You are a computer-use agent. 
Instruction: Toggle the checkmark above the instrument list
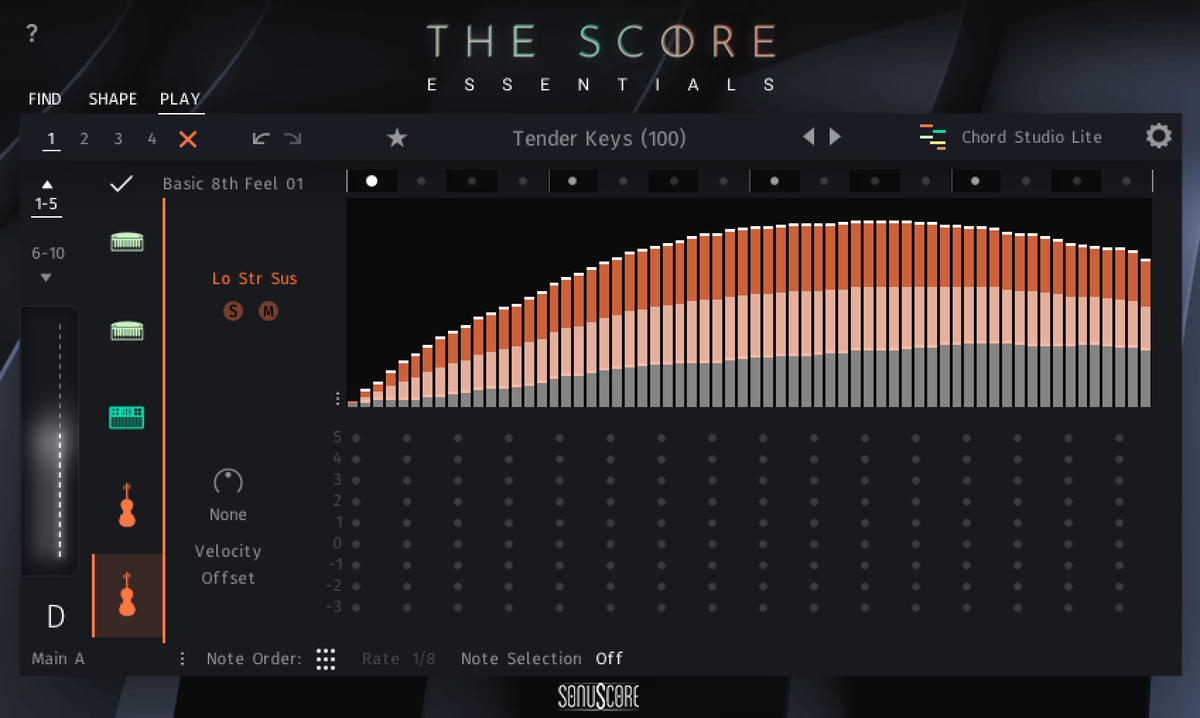122,184
